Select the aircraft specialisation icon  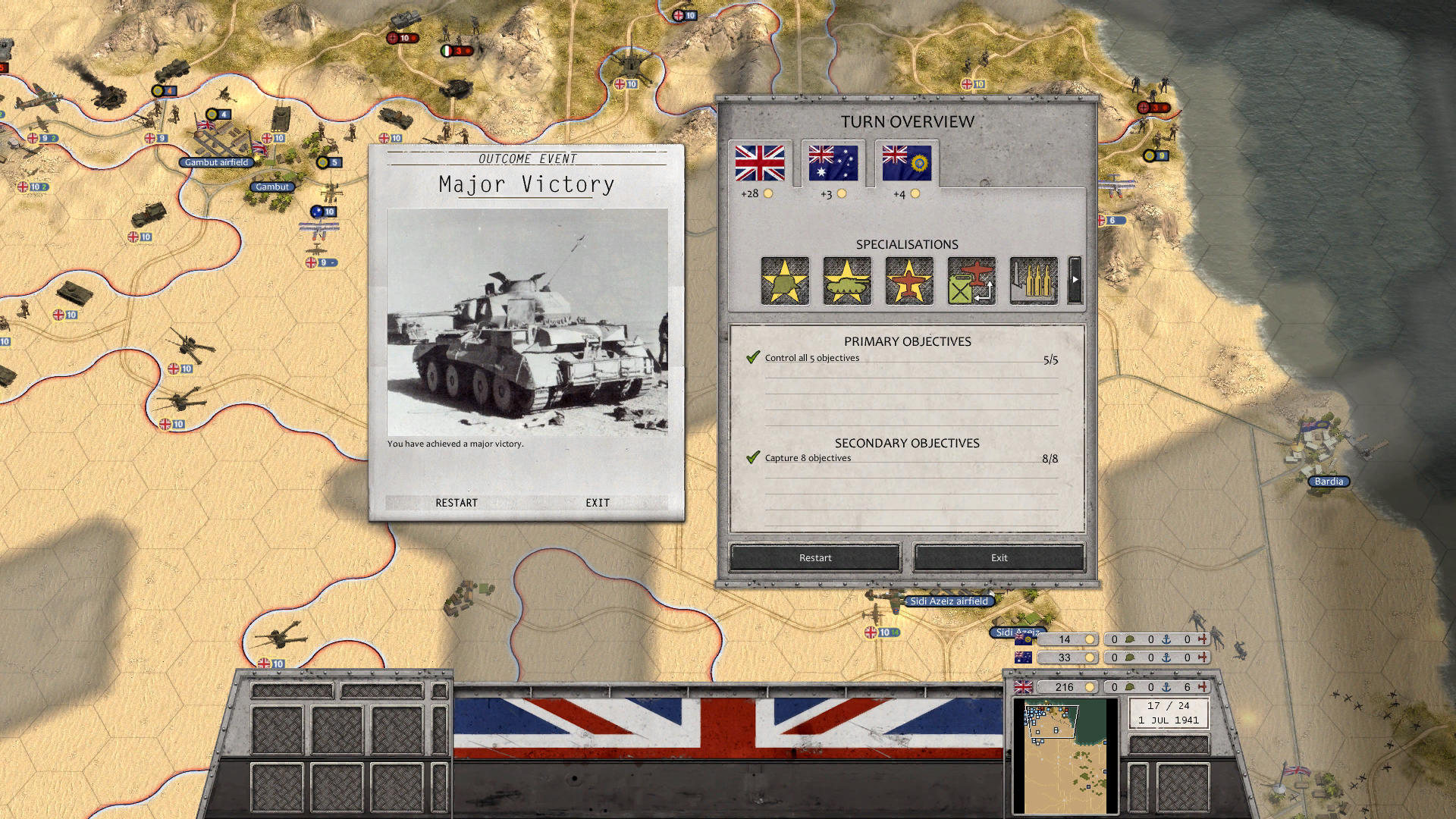(x=908, y=281)
